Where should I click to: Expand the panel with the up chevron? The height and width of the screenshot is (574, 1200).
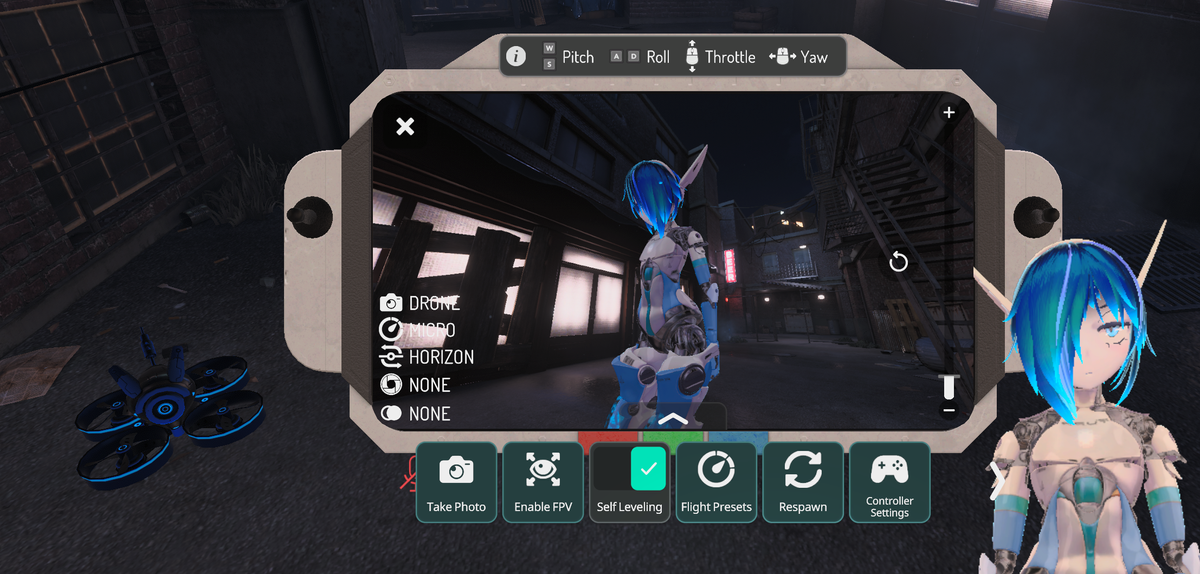pyautogui.click(x=673, y=418)
